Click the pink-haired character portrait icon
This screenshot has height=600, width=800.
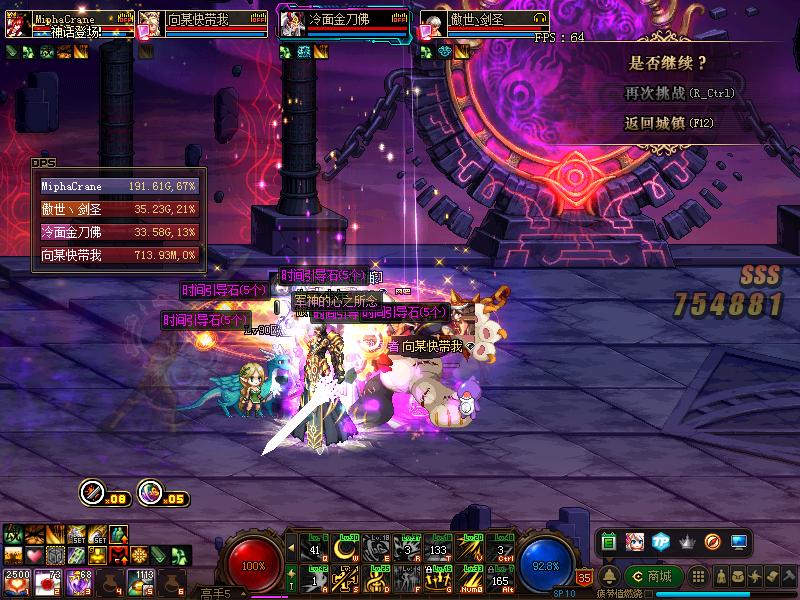pyautogui.click(x=634, y=541)
